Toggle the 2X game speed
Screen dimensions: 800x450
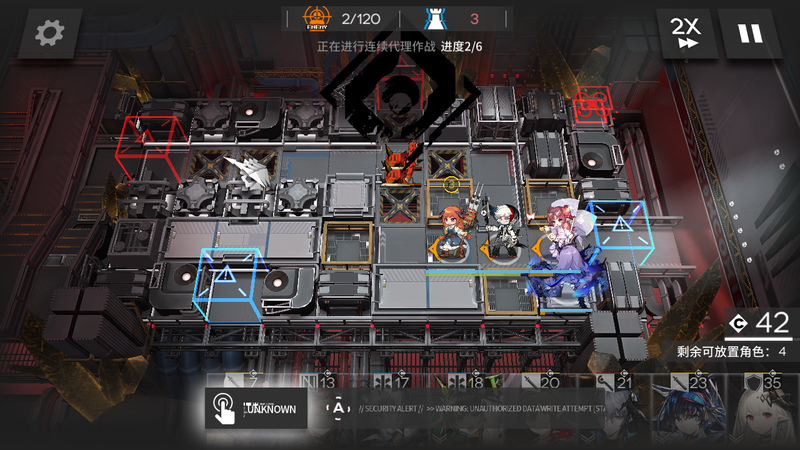(x=685, y=34)
